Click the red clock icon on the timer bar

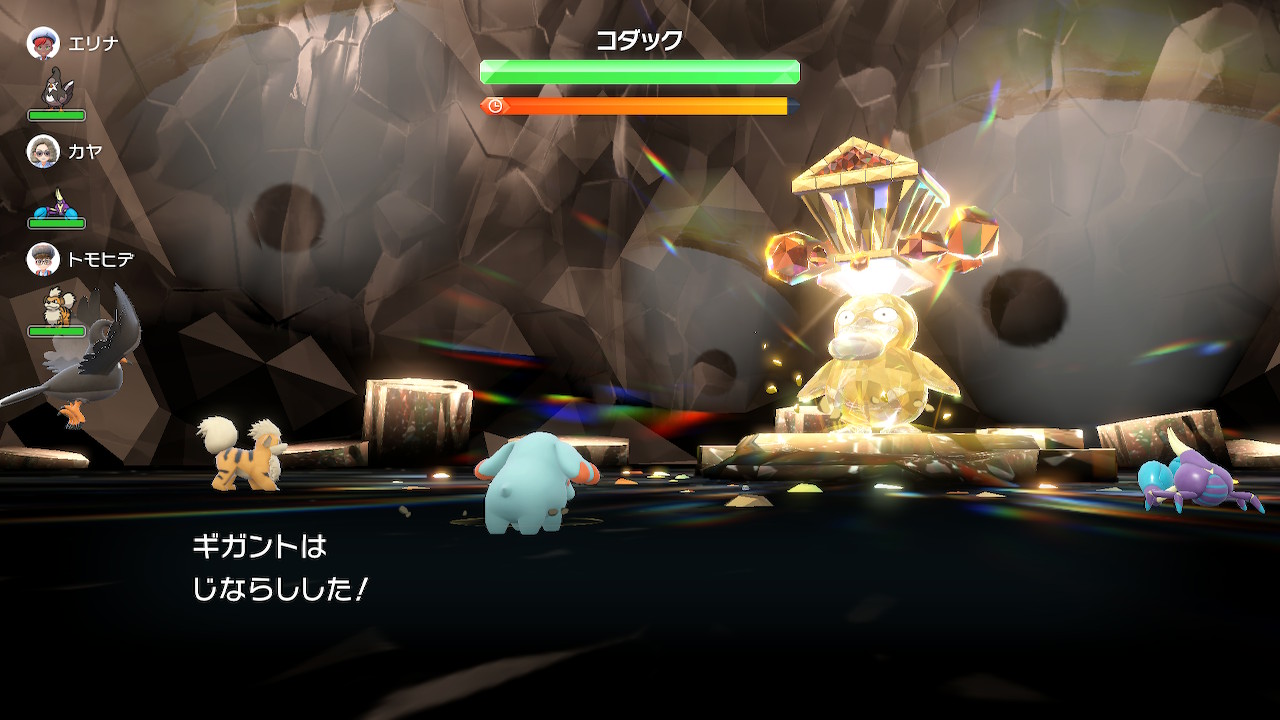tap(493, 103)
